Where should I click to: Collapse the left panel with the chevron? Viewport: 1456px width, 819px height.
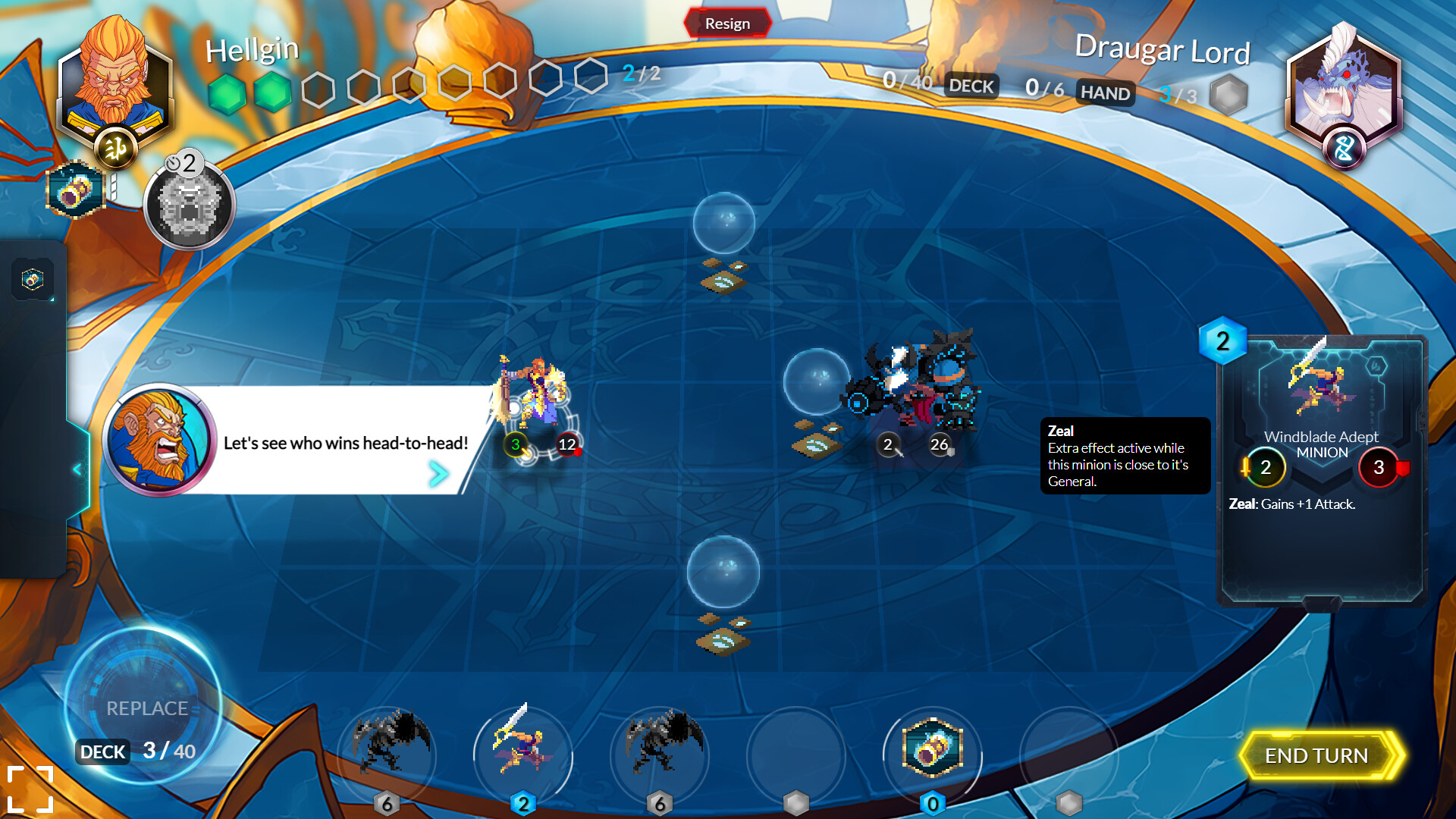(x=75, y=469)
